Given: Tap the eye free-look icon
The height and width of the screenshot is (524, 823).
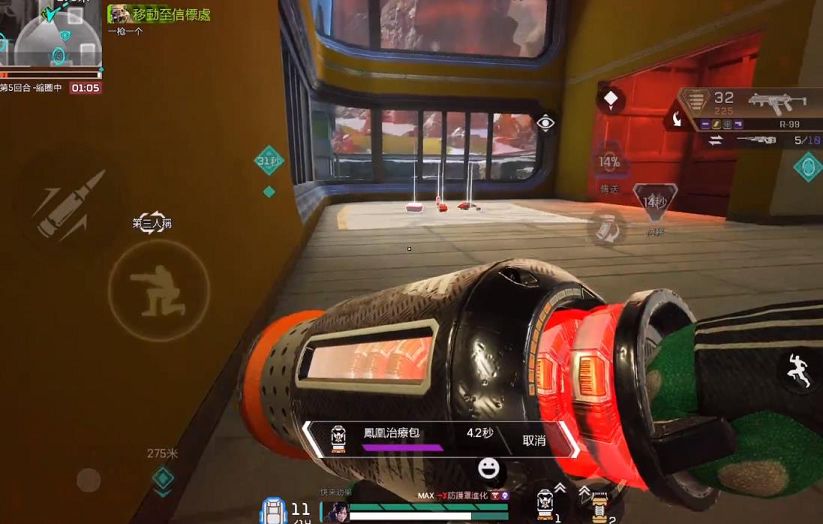Looking at the screenshot, I should tap(545, 123).
